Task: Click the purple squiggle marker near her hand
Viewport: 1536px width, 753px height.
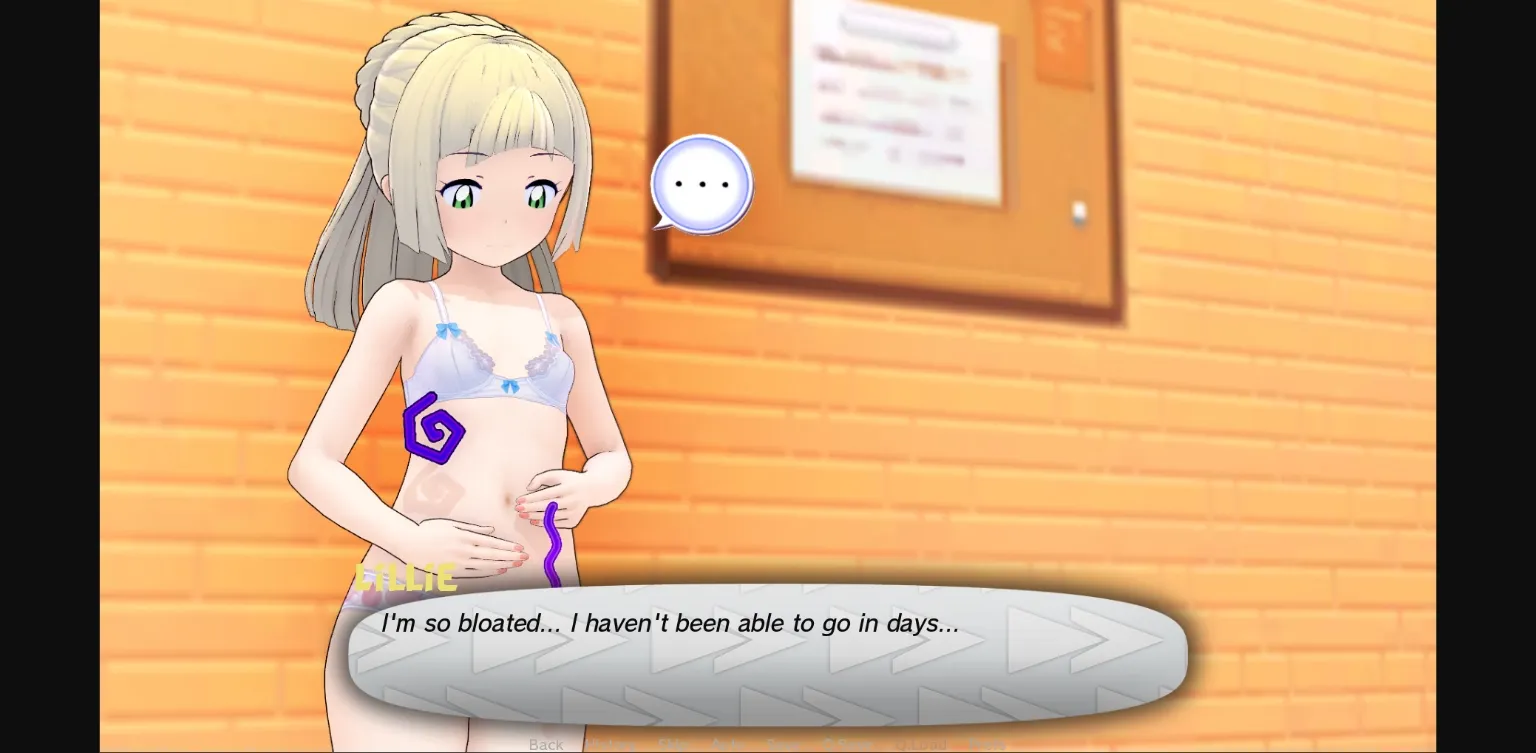Action: tap(551, 545)
